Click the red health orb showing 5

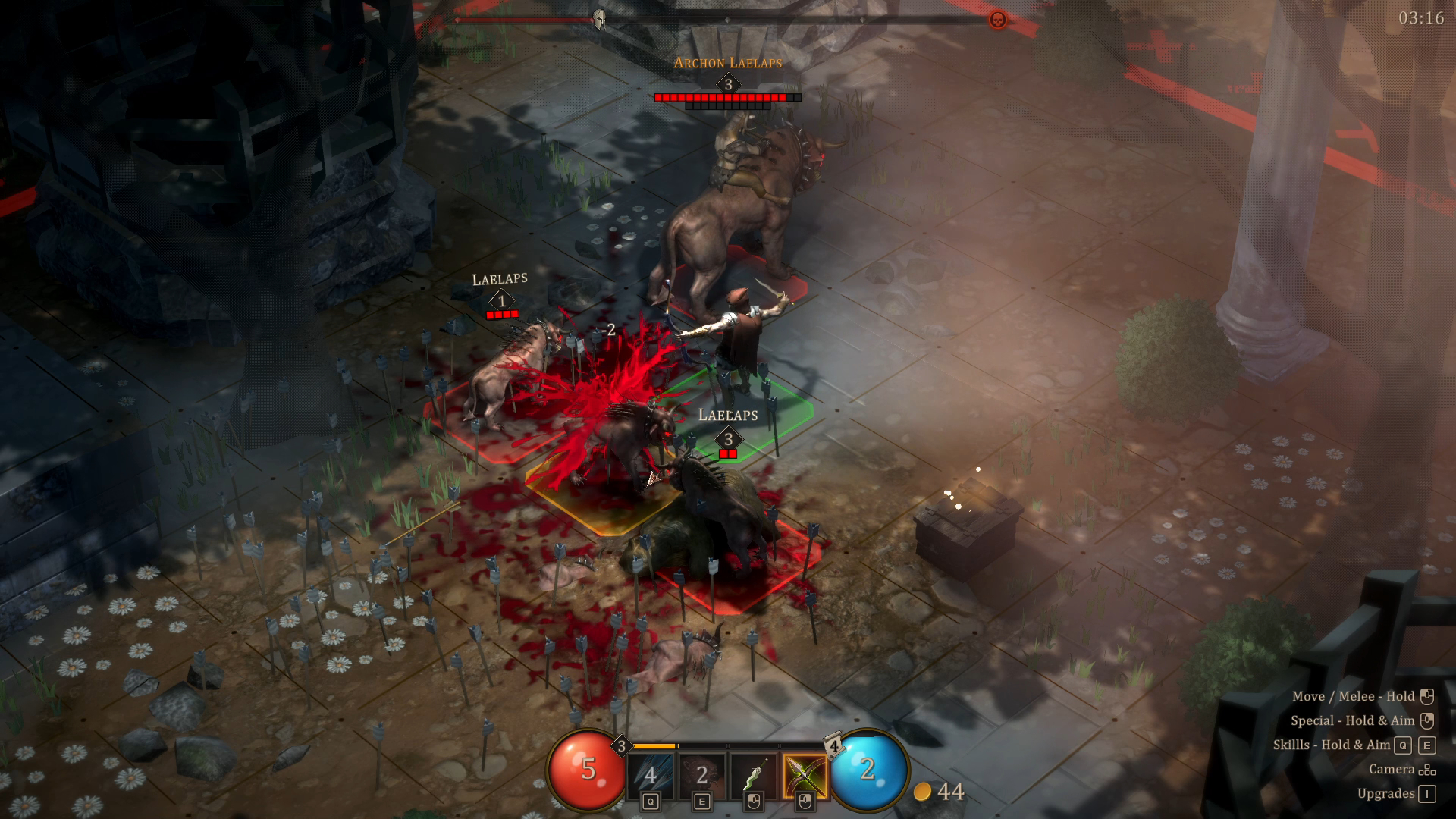(588, 770)
